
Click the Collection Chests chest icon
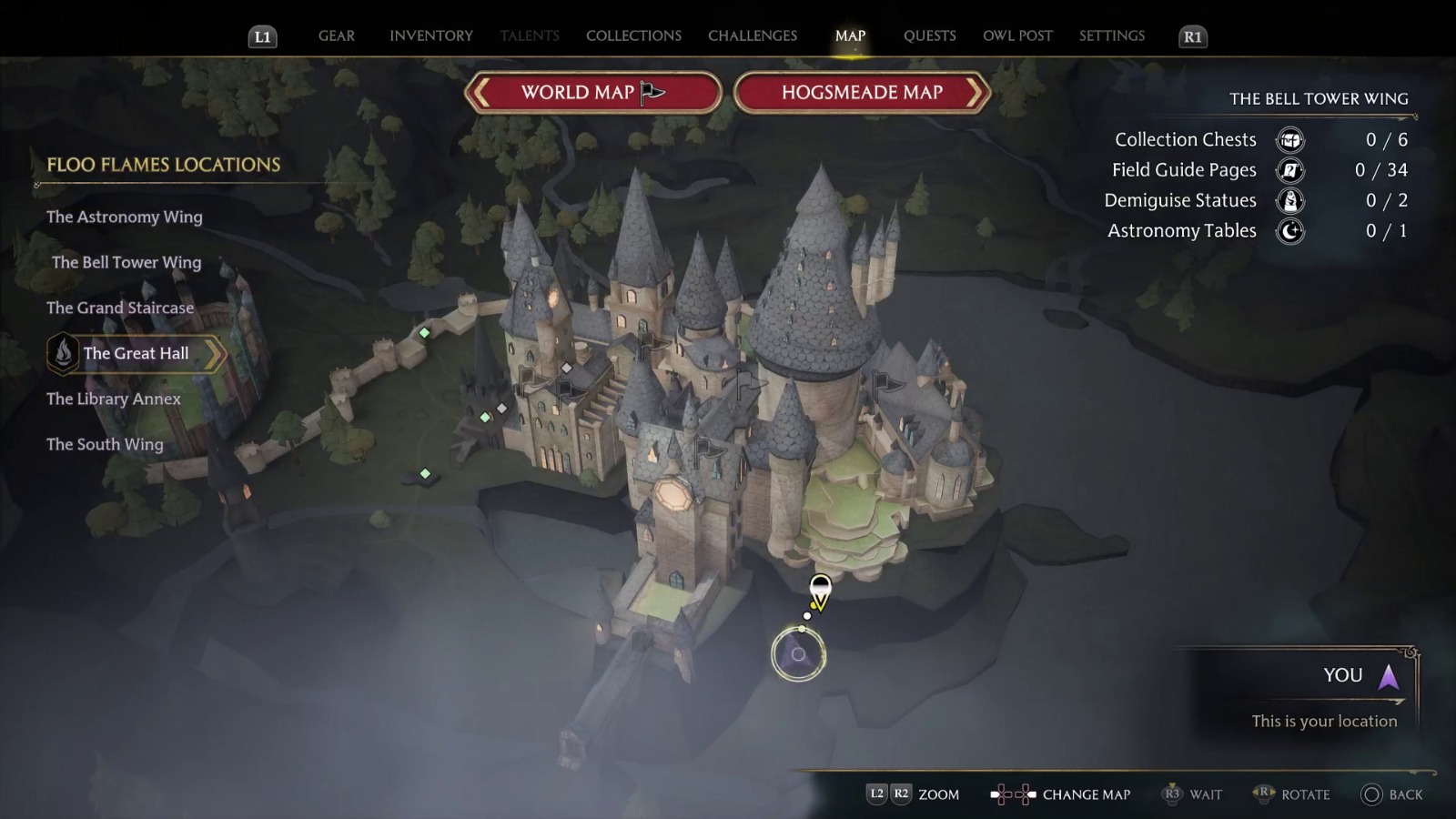(1289, 139)
